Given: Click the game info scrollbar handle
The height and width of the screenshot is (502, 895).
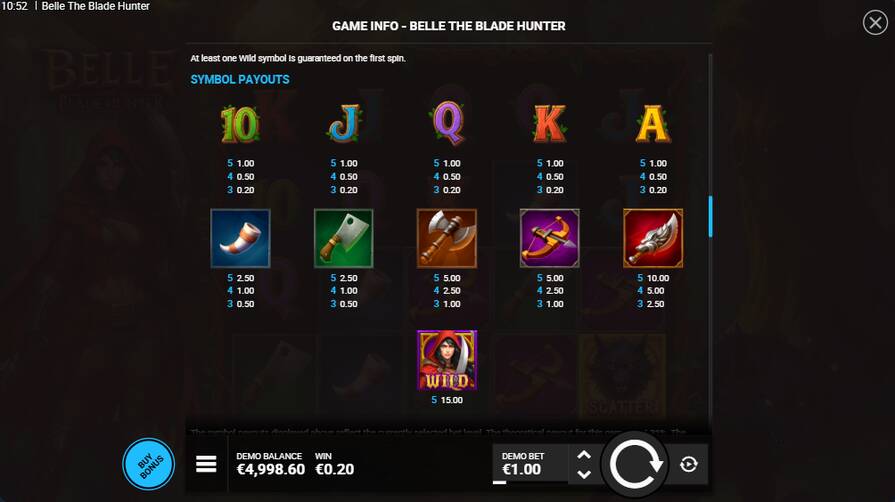Looking at the screenshot, I should pos(711,216).
